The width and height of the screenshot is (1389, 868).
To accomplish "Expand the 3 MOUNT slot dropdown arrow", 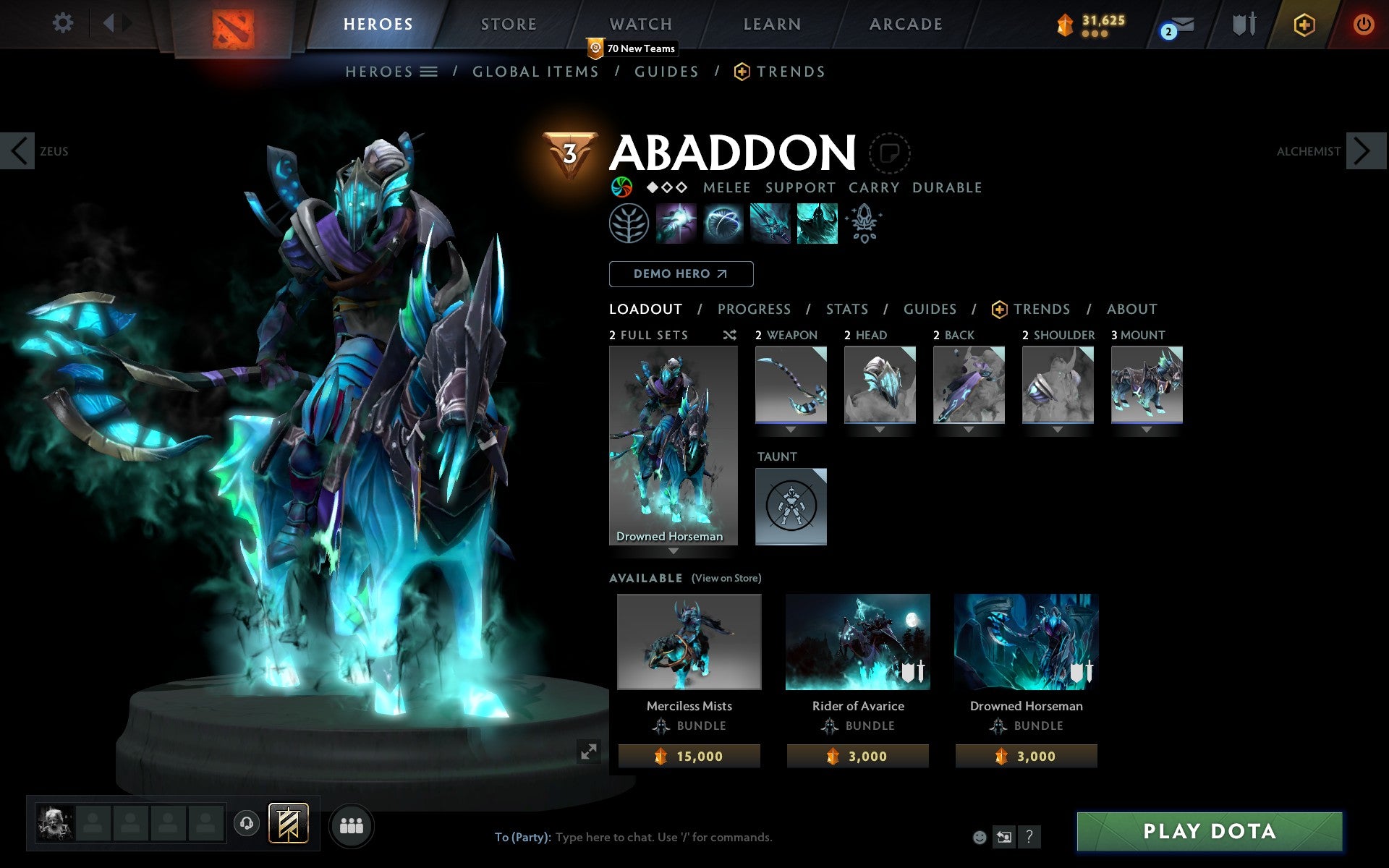I will coord(1147,428).
